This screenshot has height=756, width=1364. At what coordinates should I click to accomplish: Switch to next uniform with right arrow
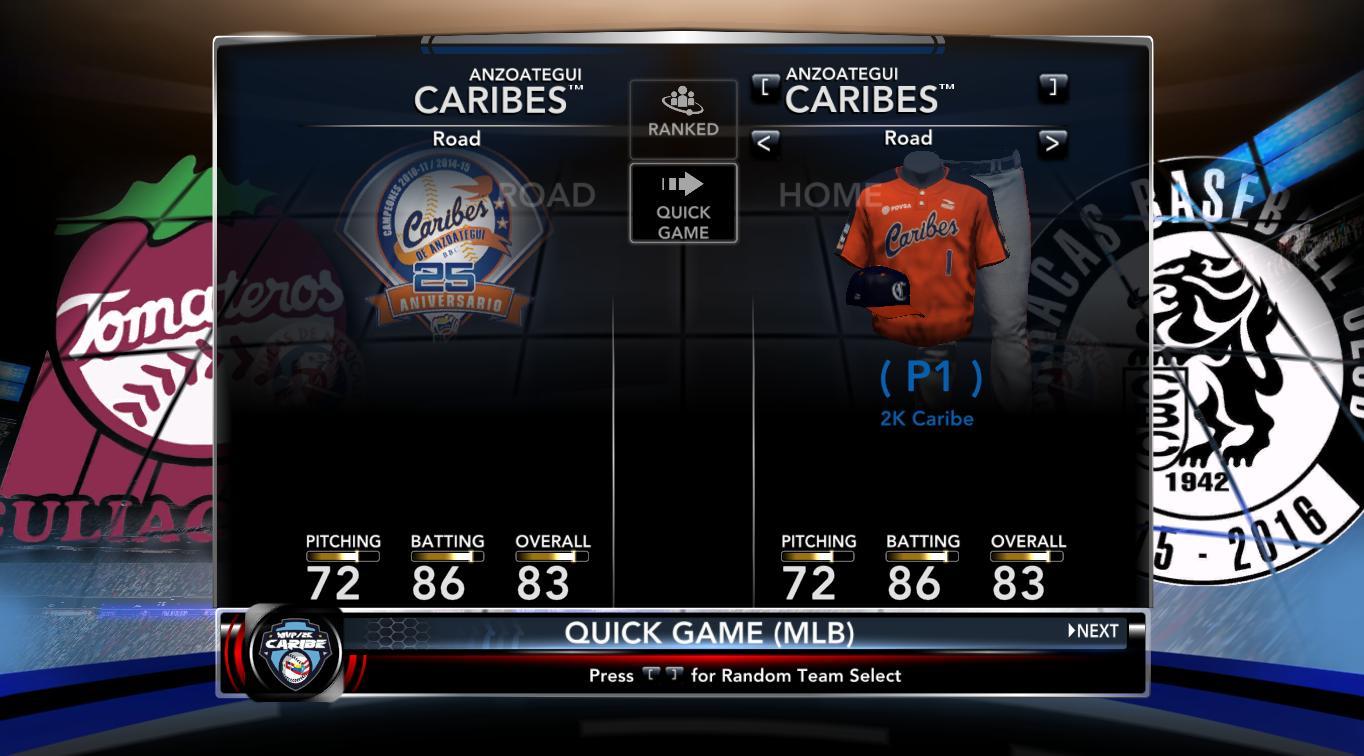pos(1051,142)
